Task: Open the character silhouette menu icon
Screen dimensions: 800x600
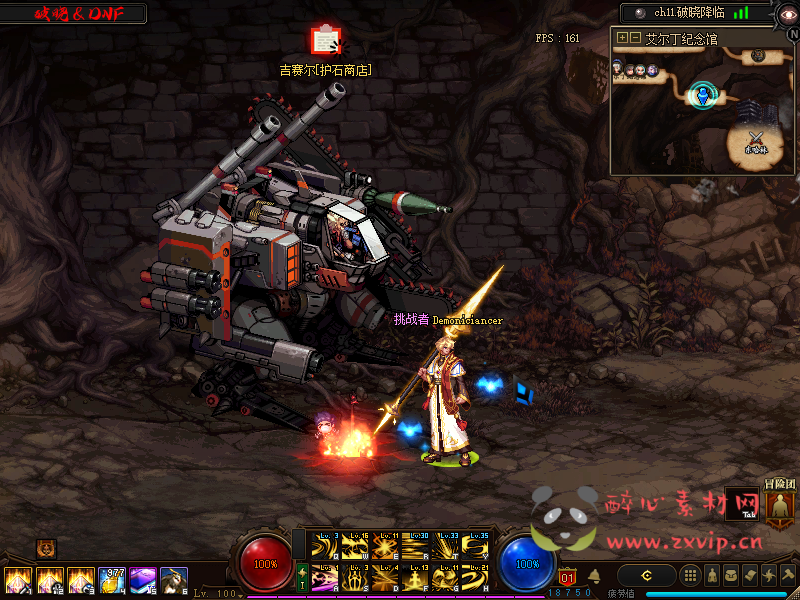Action: pos(711,575)
